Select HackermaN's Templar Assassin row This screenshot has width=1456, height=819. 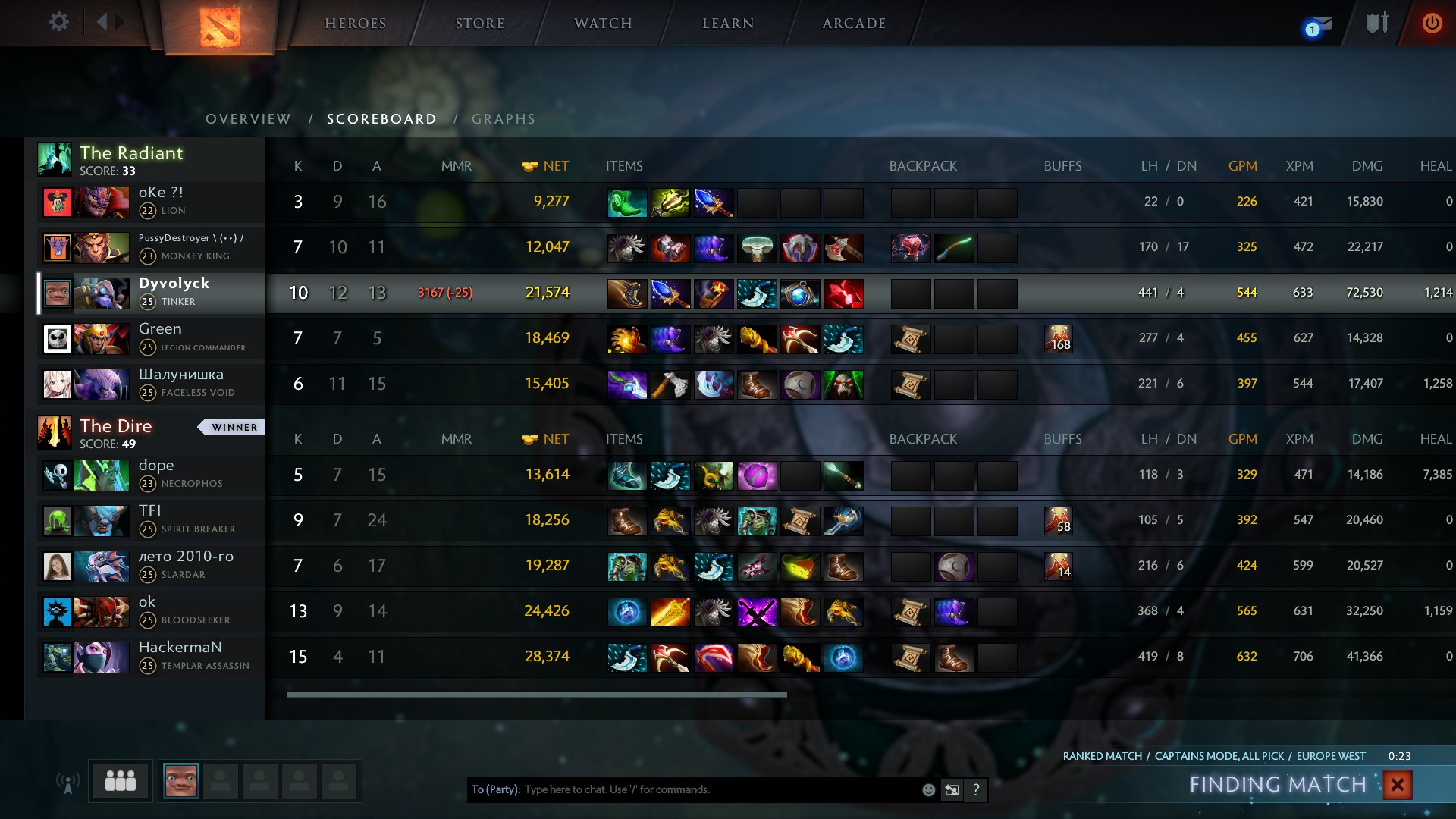click(x=180, y=656)
